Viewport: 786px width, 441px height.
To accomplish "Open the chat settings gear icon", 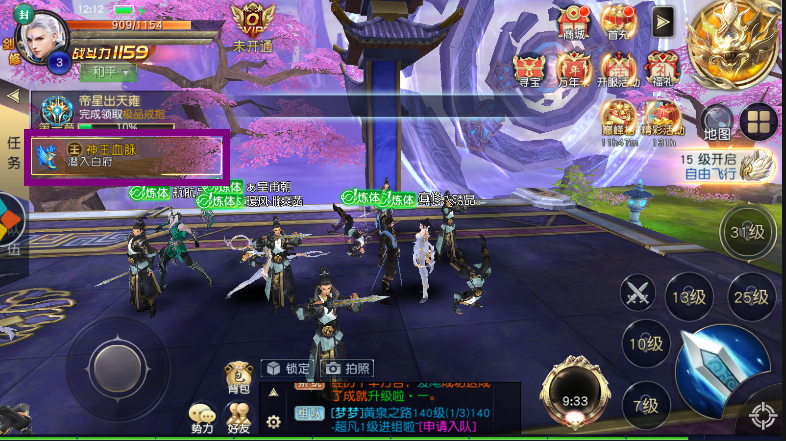I will click(x=273, y=422).
